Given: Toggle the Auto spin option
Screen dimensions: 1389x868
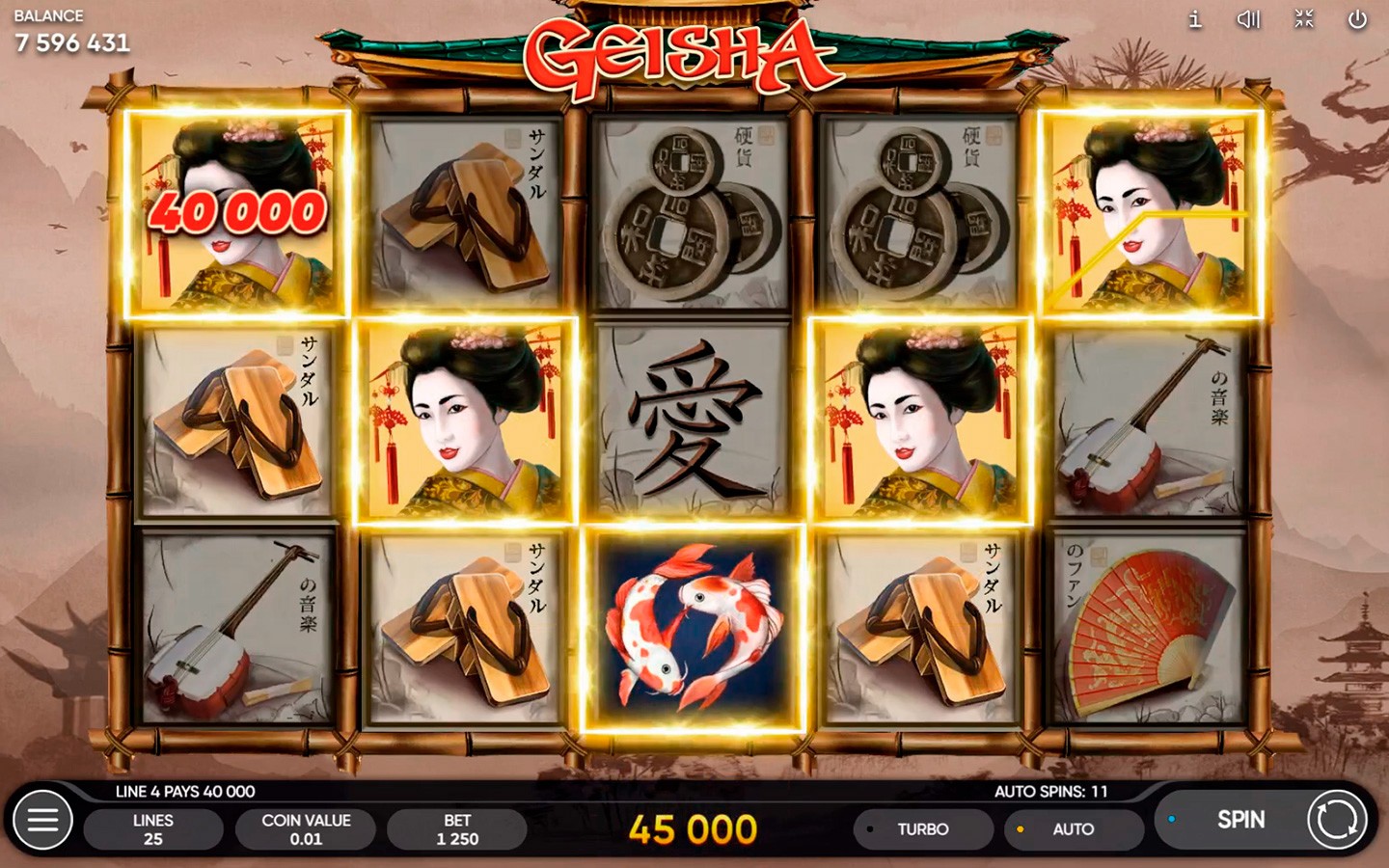Looking at the screenshot, I should pyautogui.click(x=1072, y=829).
